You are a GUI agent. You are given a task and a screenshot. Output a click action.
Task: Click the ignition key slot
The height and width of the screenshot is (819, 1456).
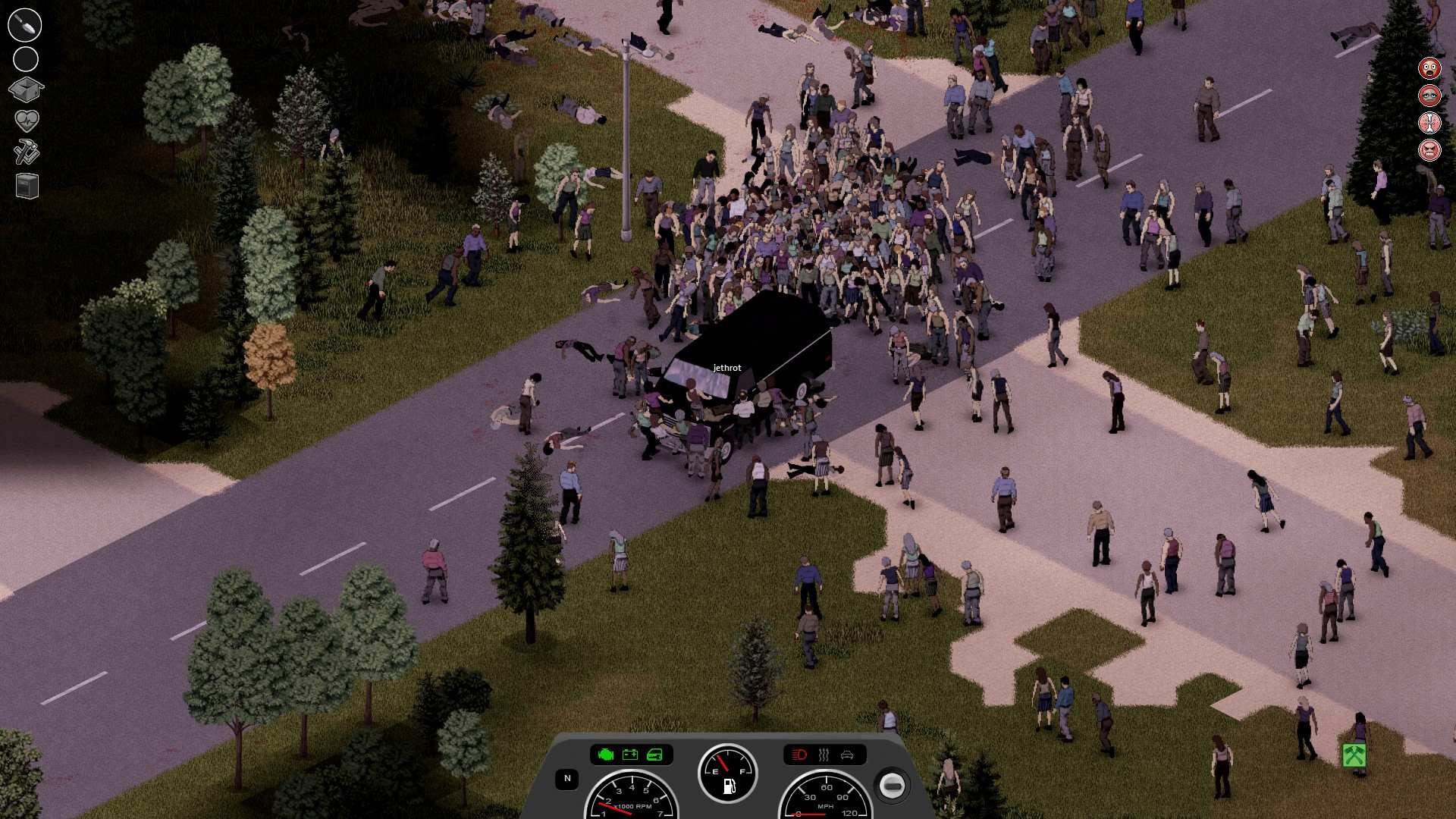pos(894,786)
